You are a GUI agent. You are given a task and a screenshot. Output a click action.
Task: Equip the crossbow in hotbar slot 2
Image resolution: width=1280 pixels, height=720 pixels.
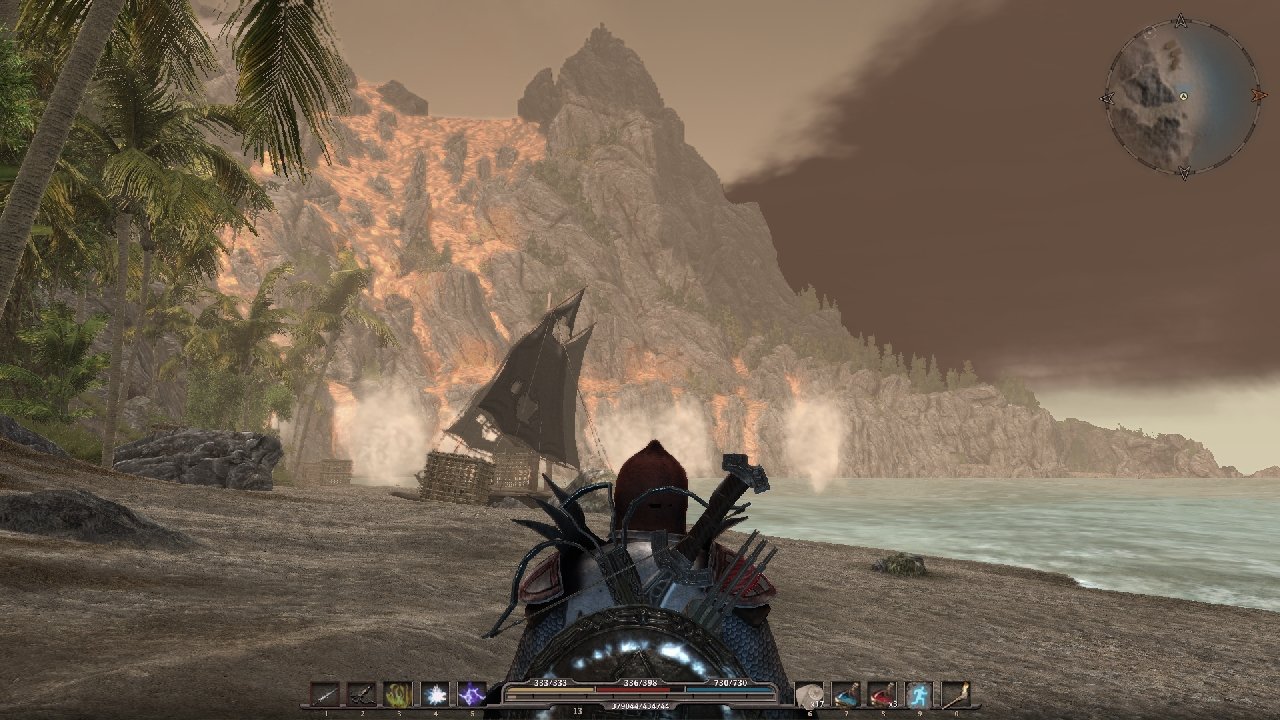(x=362, y=694)
